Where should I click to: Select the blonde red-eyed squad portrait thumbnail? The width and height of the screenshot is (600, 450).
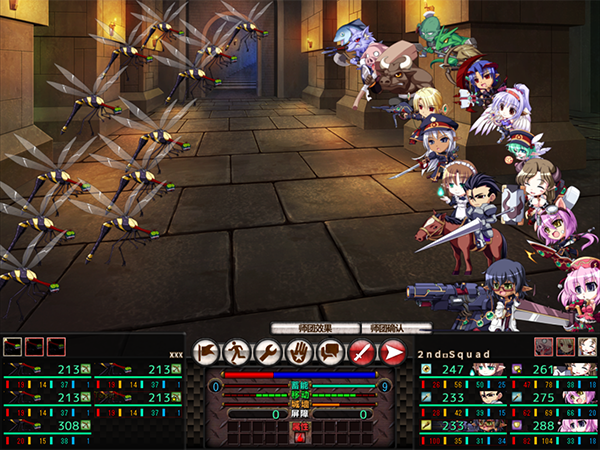click(565, 346)
